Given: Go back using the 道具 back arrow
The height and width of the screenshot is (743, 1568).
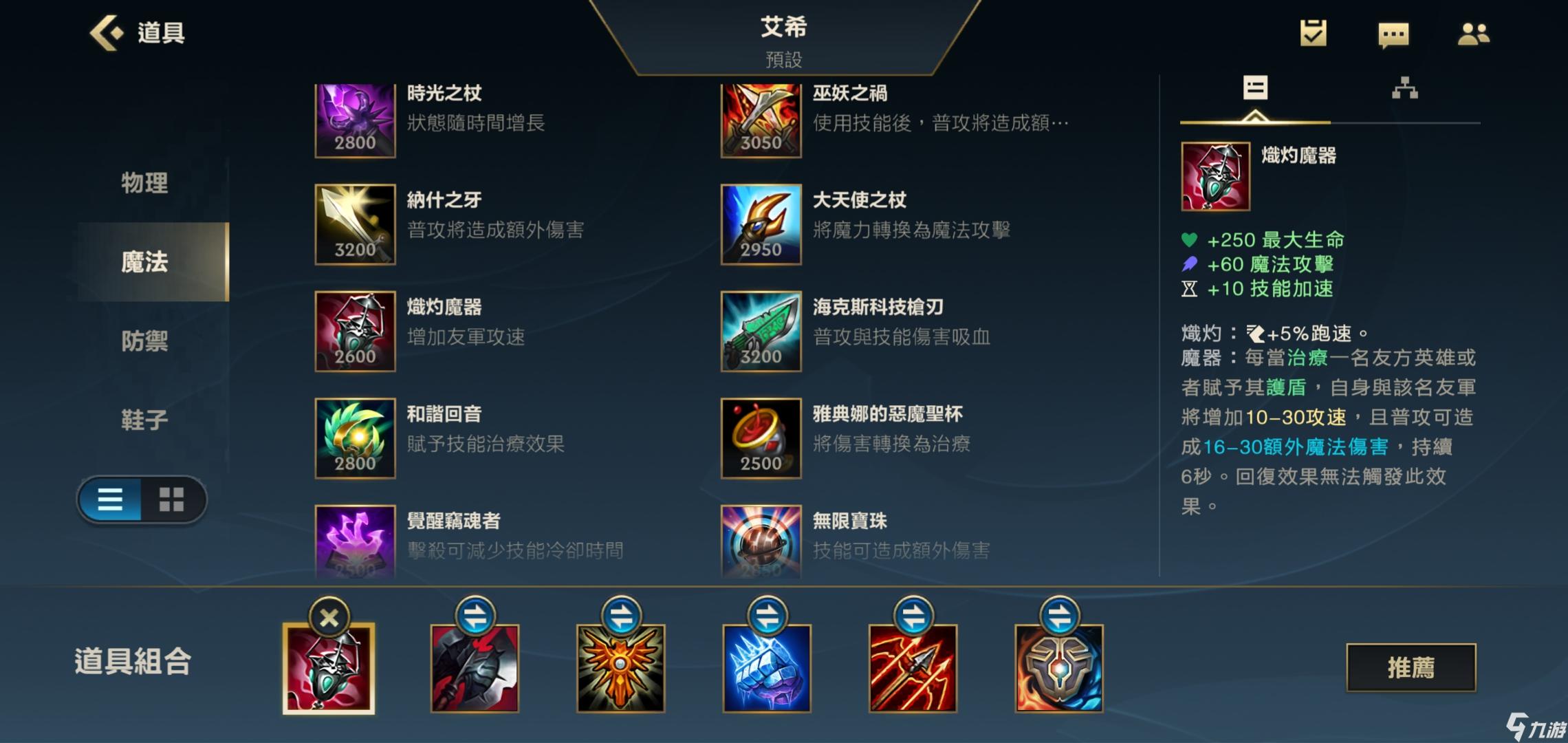Looking at the screenshot, I should 107,32.
